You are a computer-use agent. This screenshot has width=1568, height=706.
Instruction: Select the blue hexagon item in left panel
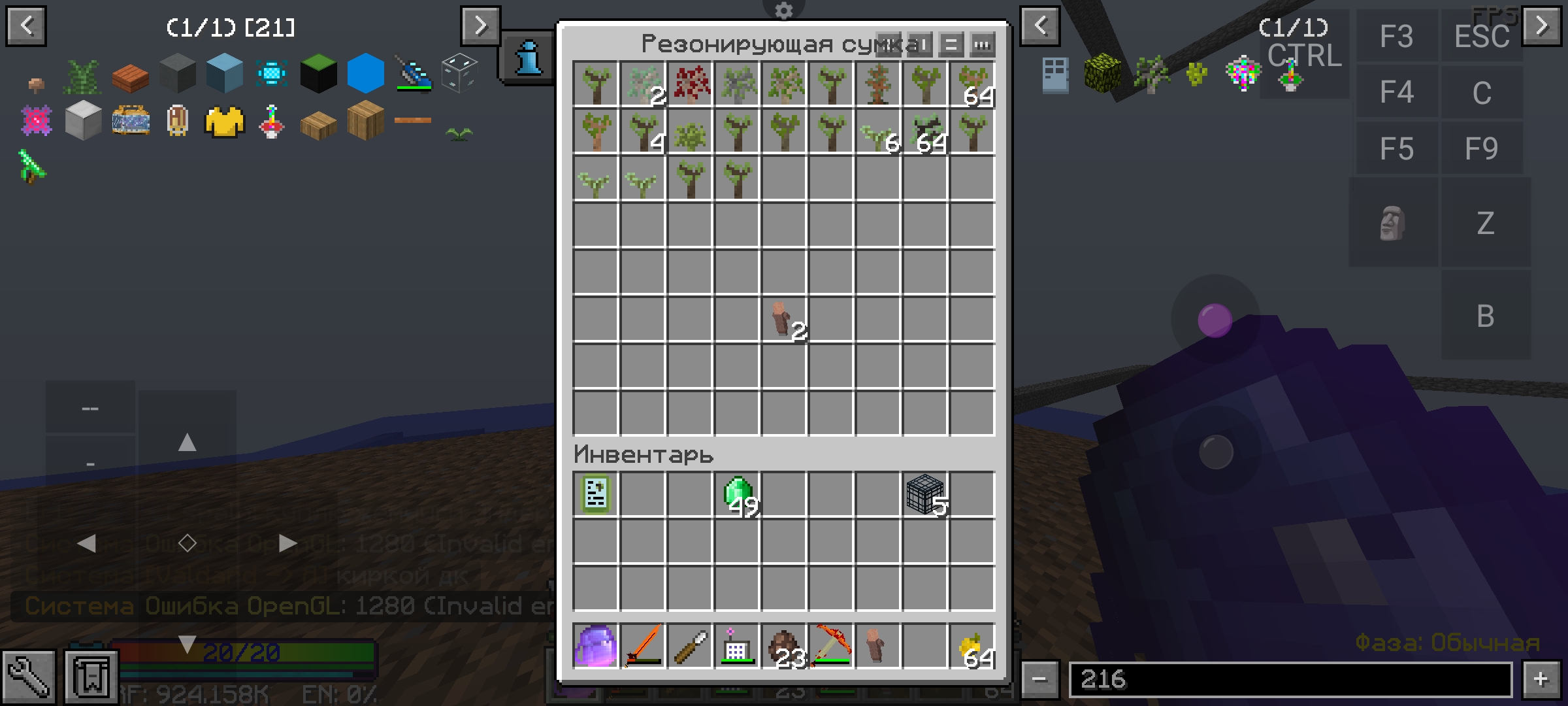(x=365, y=73)
